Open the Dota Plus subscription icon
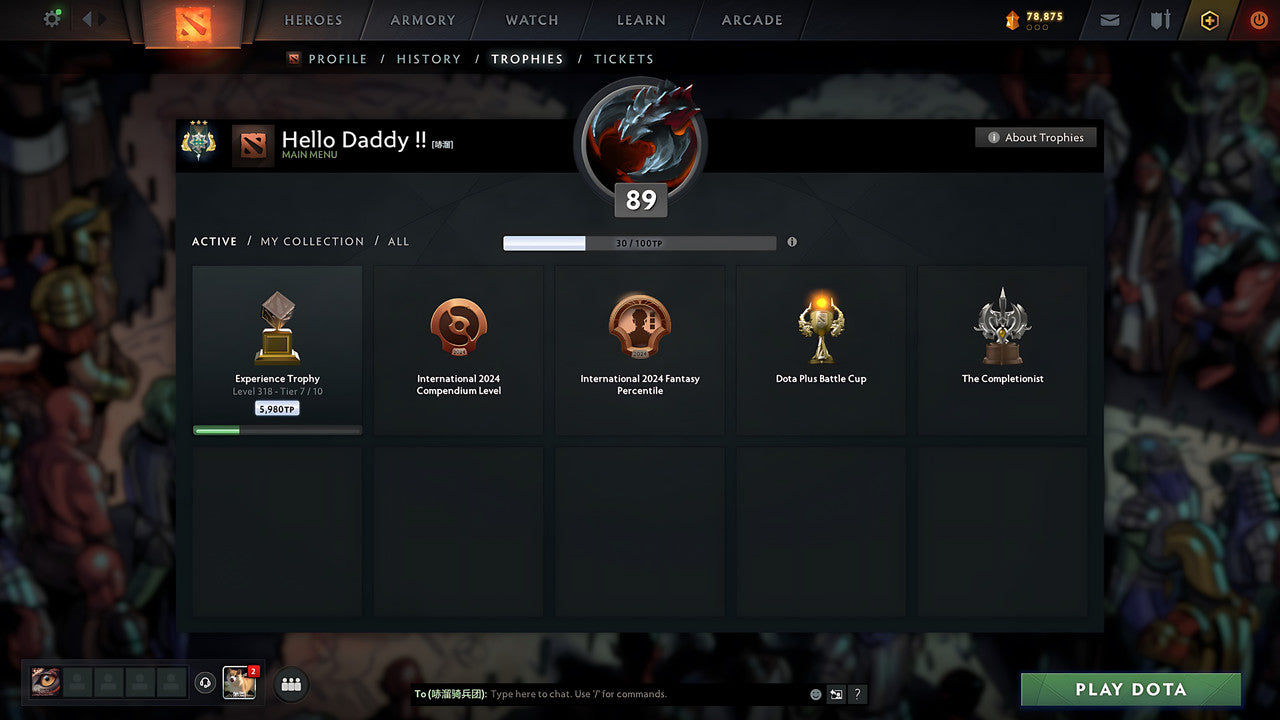Viewport: 1280px width, 720px height. pyautogui.click(x=1209, y=20)
